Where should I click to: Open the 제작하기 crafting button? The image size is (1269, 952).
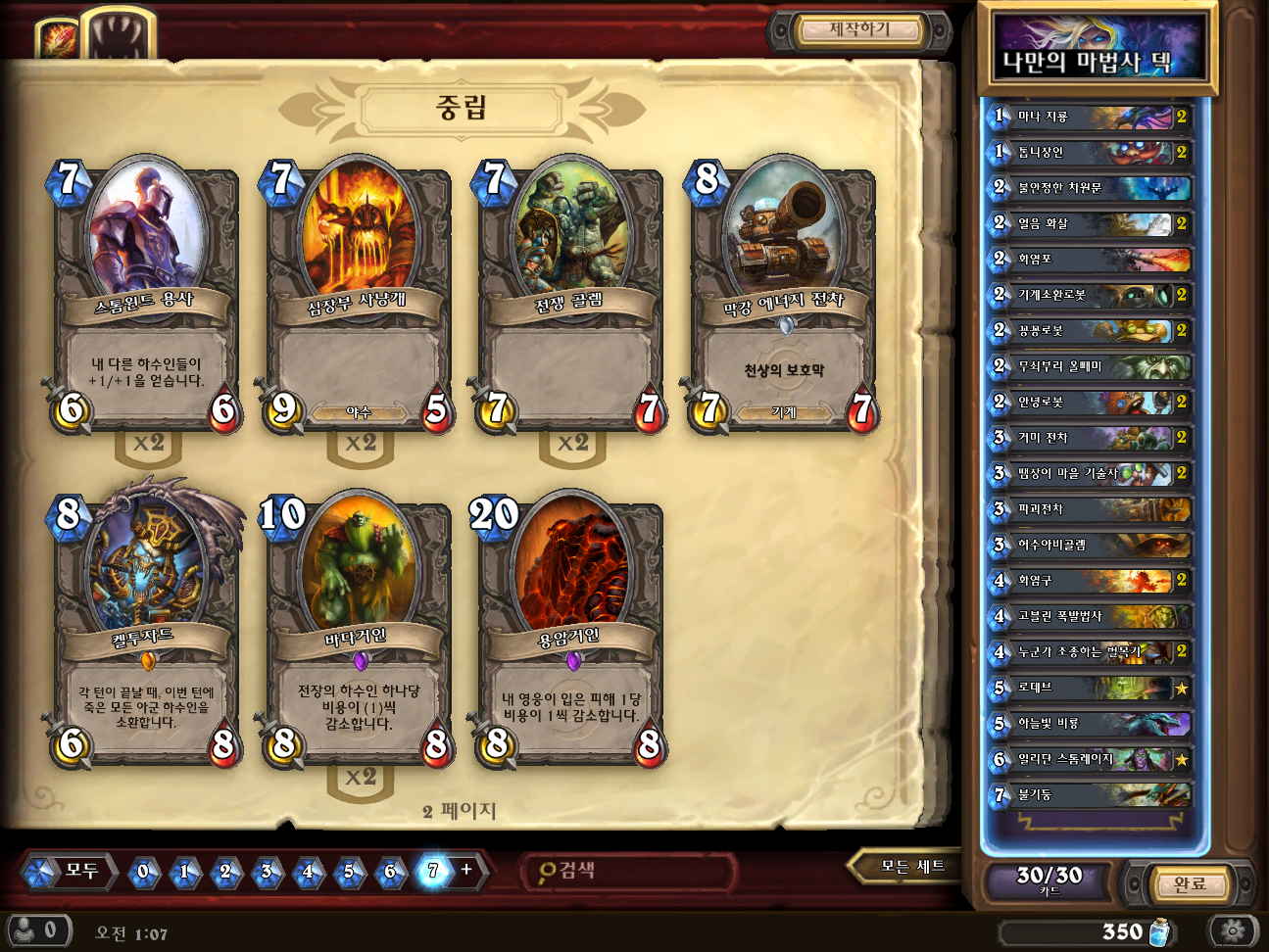pyautogui.click(x=859, y=30)
